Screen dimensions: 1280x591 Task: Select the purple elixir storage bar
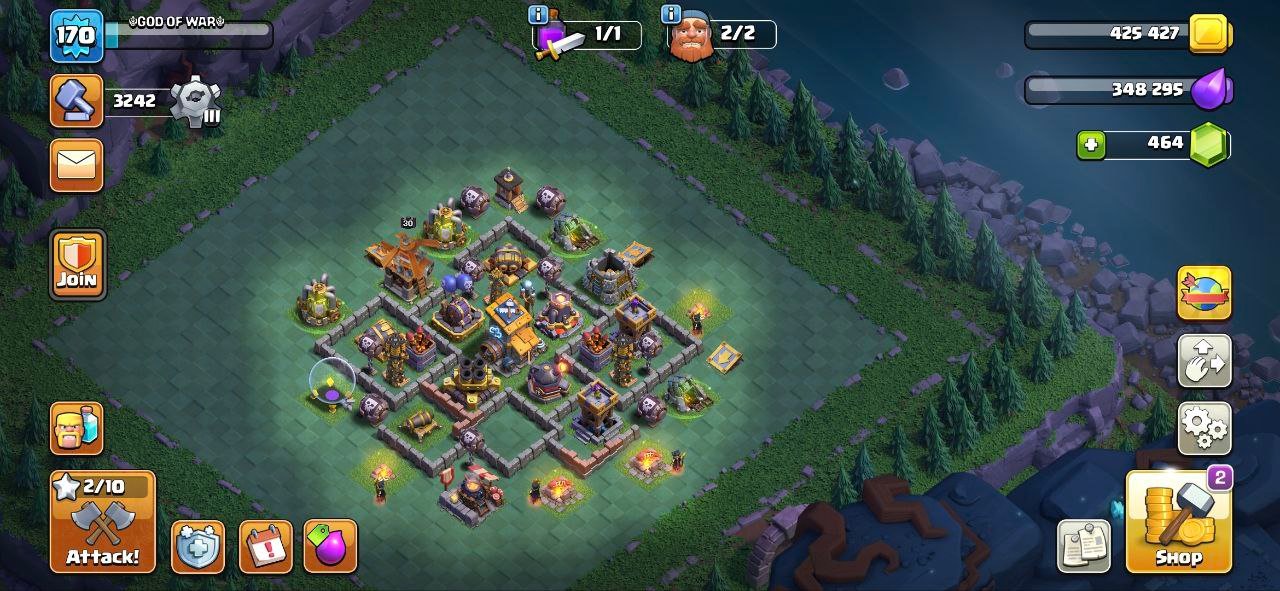[x=1127, y=90]
